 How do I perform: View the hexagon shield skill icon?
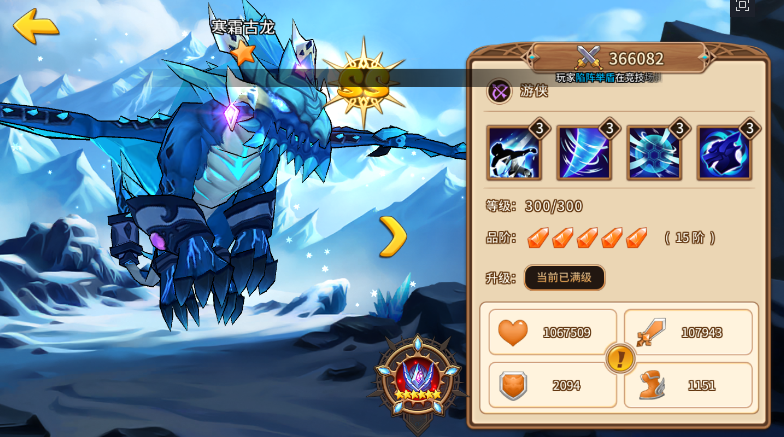click(653, 153)
